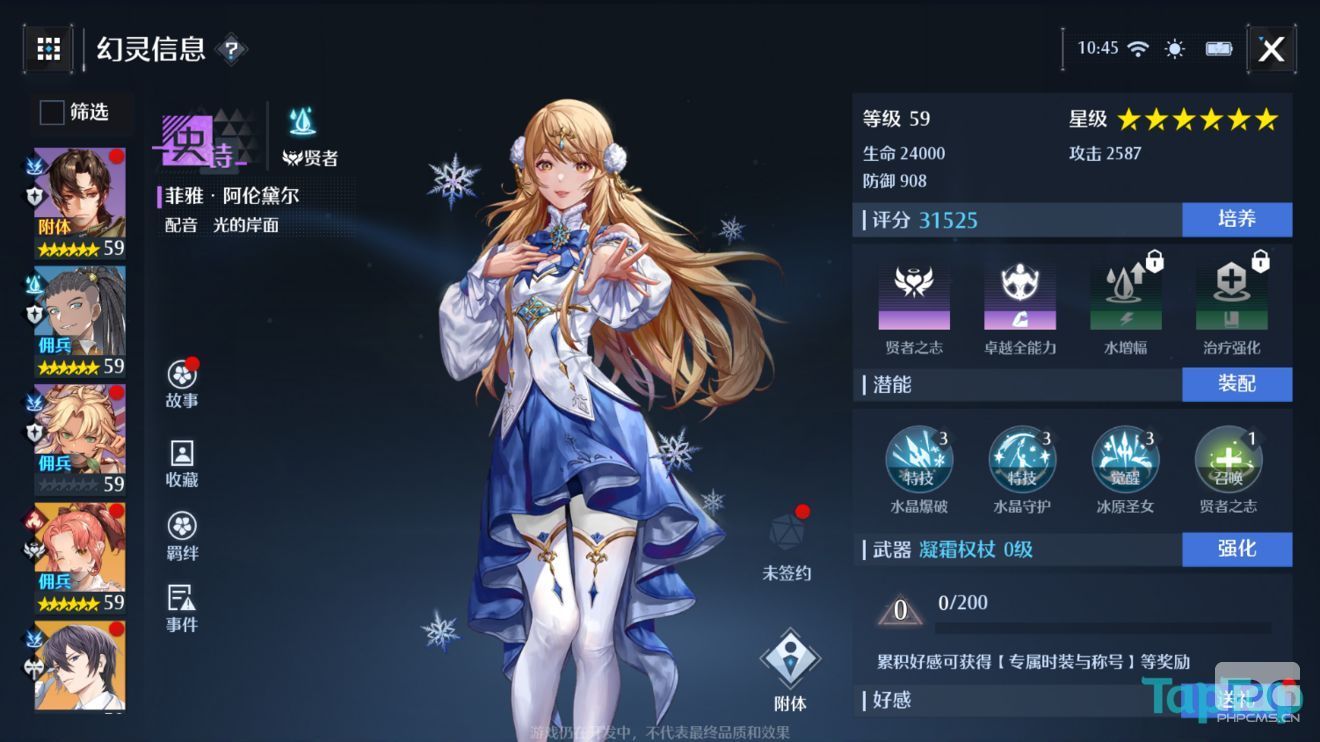The image size is (1320, 742).
Task: Open the 收藏 (Collection) panel
Action: (181, 462)
